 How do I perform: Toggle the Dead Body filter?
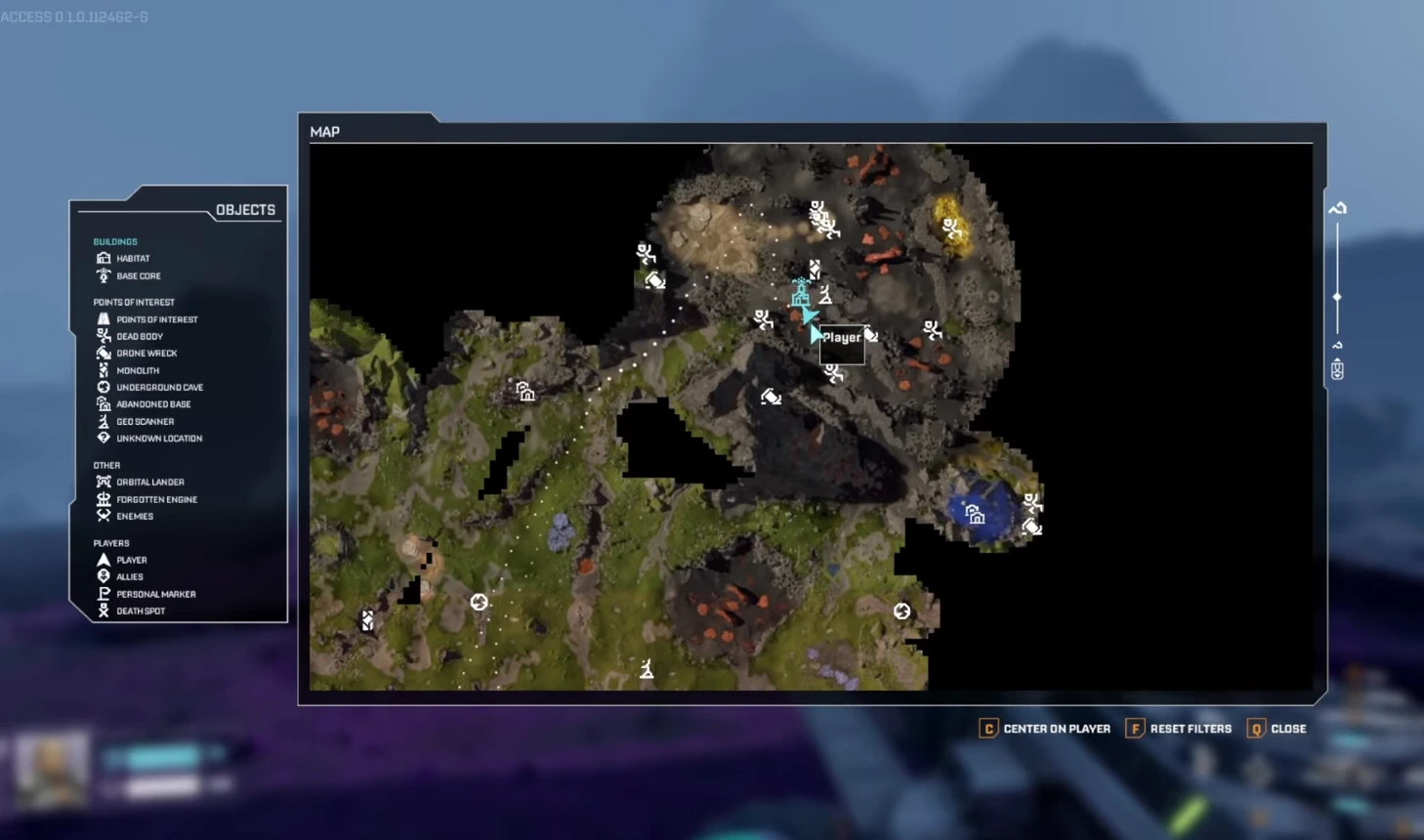point(105,336)
